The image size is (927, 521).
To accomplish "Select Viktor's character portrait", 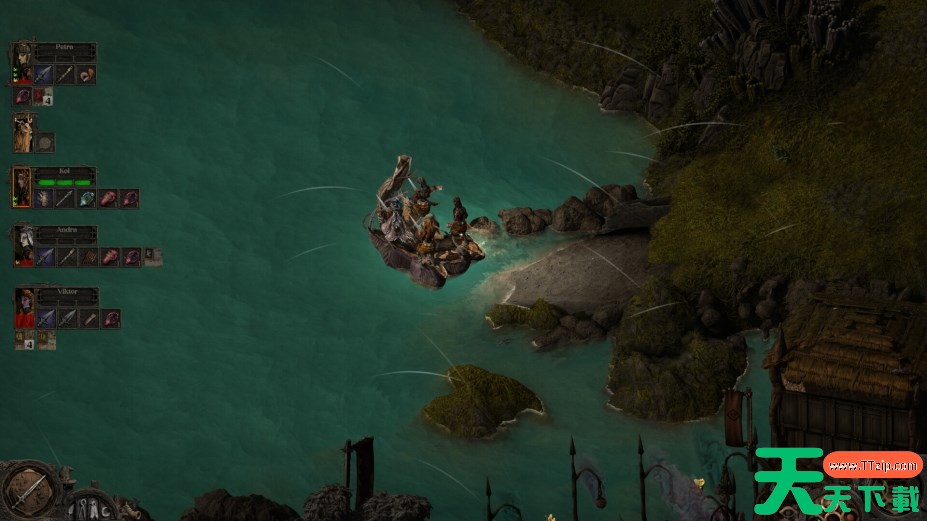I will click(x=22, y=308).
